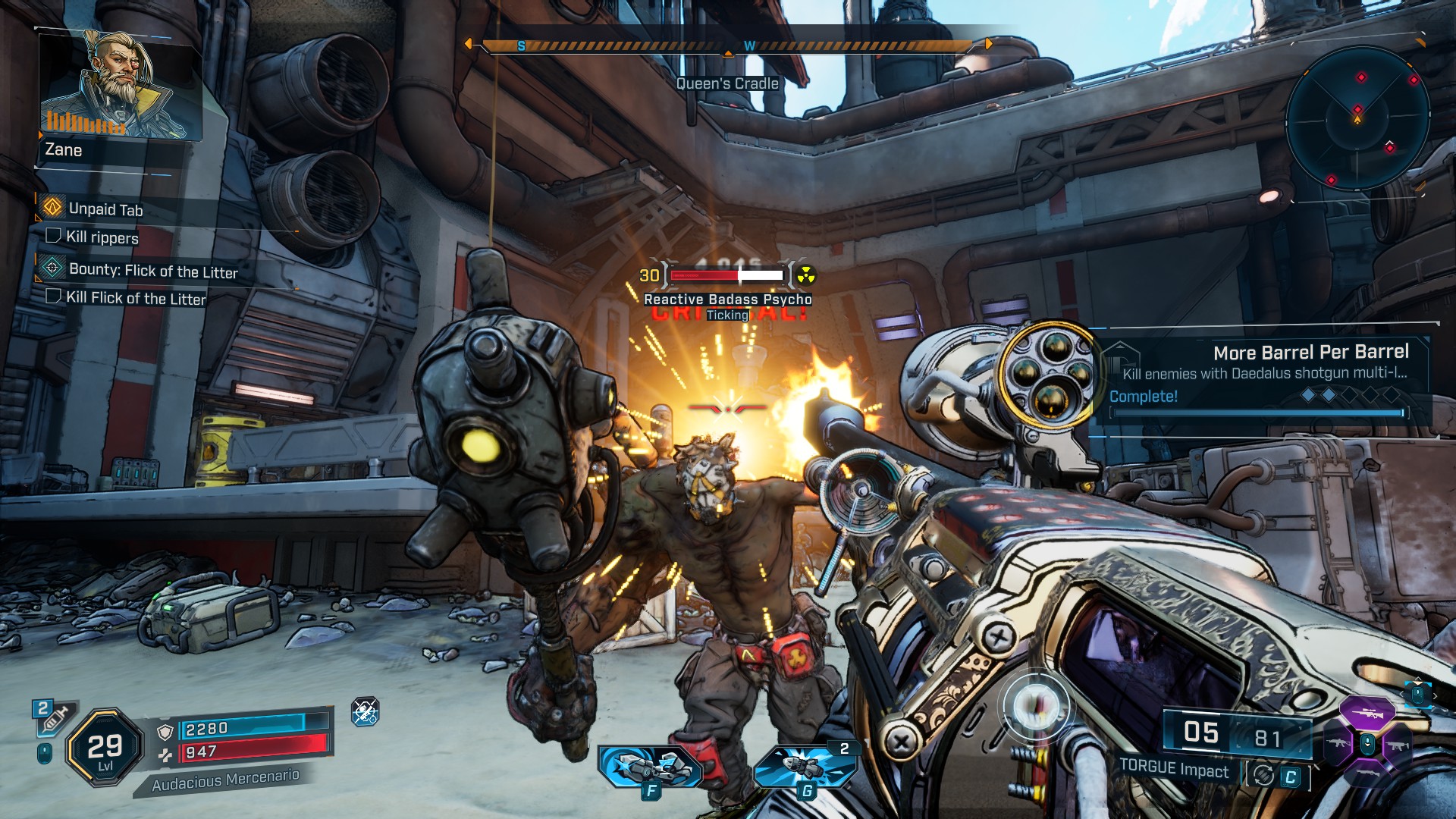This screenshot has width=1456, height=819.
Task: Open the circular minimap
Action: coord(1357,118)
